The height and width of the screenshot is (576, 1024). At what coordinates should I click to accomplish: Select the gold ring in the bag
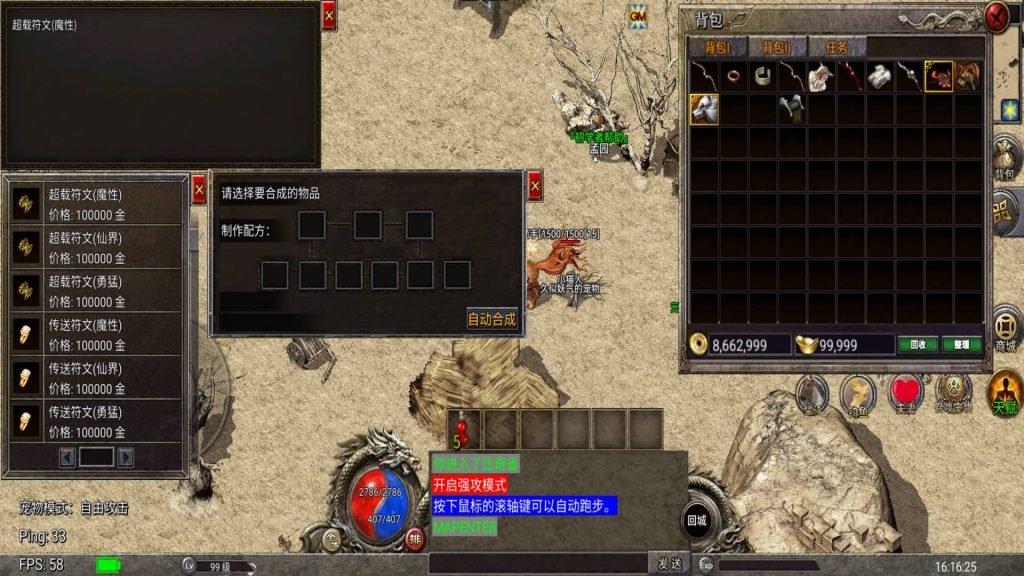point(734,77)
